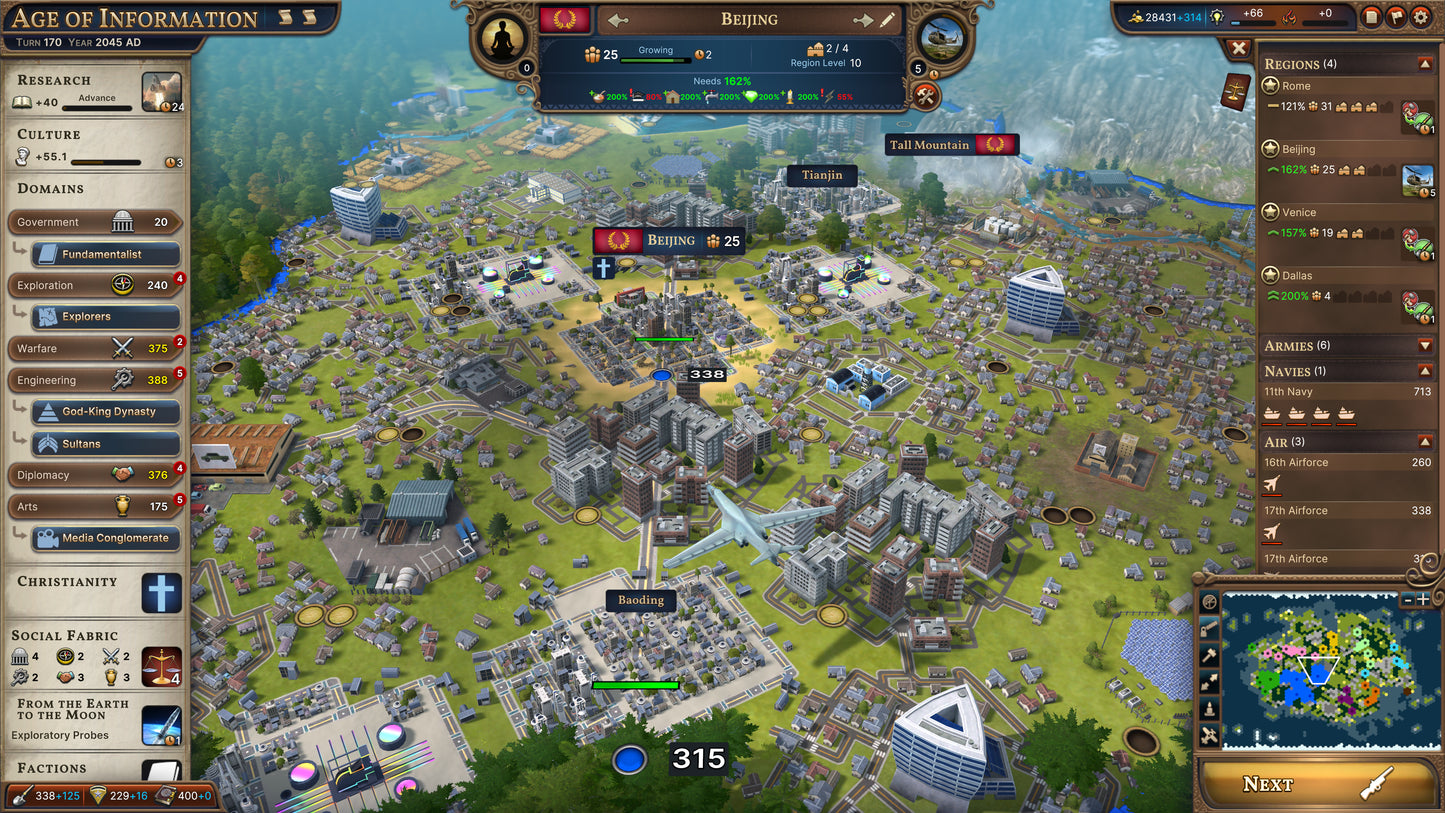The height and width of the screenshot is (813, 1445).
Task: Toggle the movement arrows overlay on the minimap
Action: click(1209, 682)
